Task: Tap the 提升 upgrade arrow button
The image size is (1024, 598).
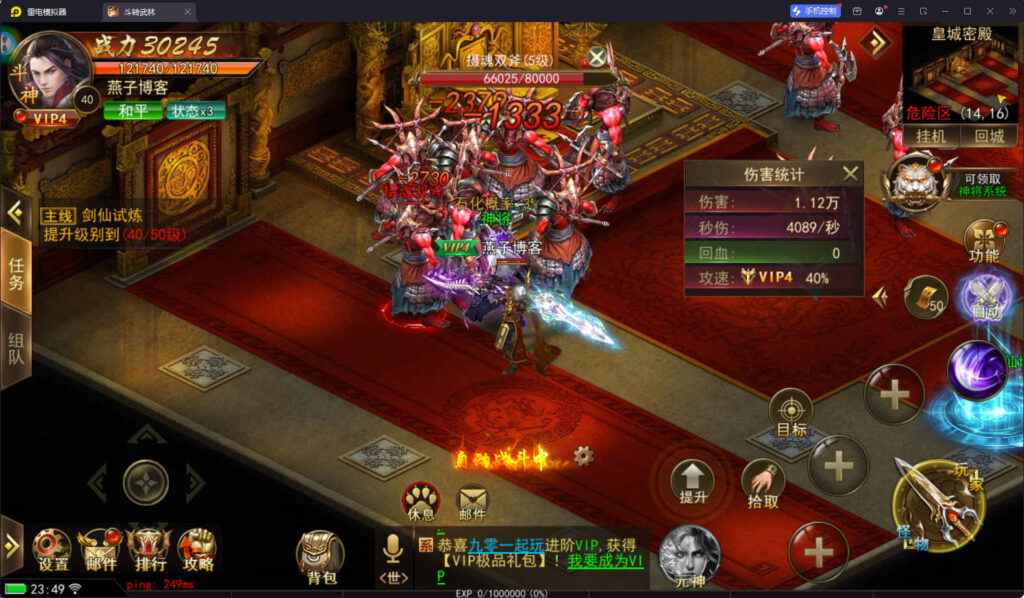Action: coord(693,481)
